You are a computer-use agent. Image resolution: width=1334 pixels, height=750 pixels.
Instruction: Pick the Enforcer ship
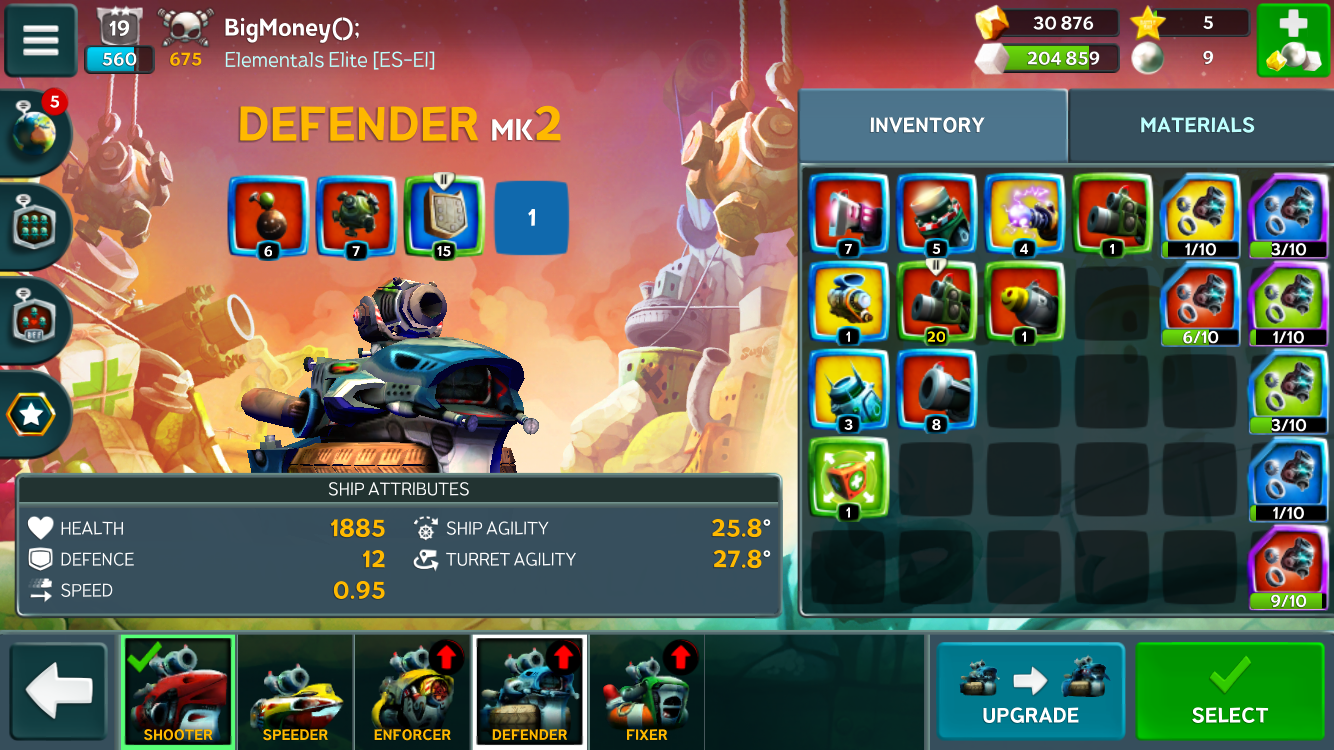pyautogui.click(x=412, y=691)
